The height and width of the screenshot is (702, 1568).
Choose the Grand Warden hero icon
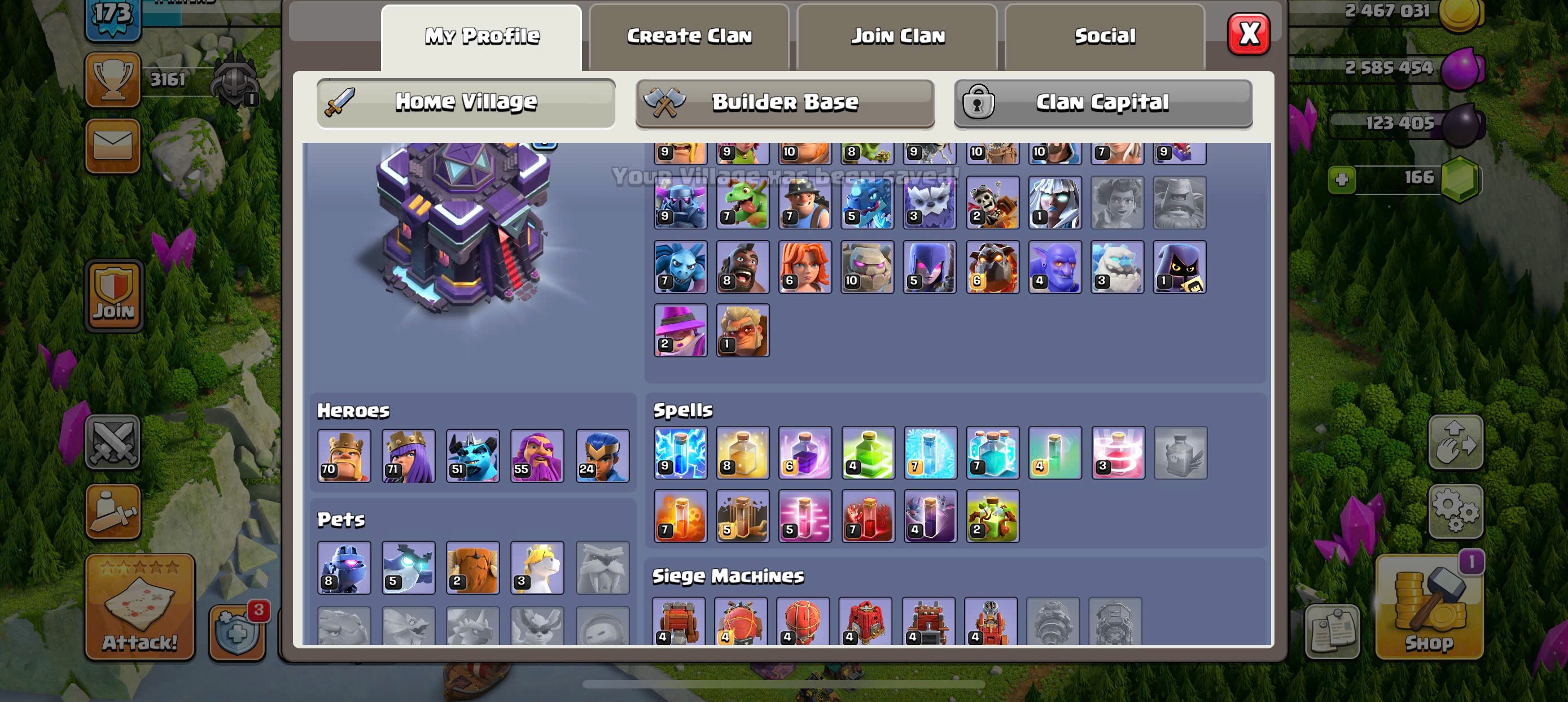pos(537,455)
